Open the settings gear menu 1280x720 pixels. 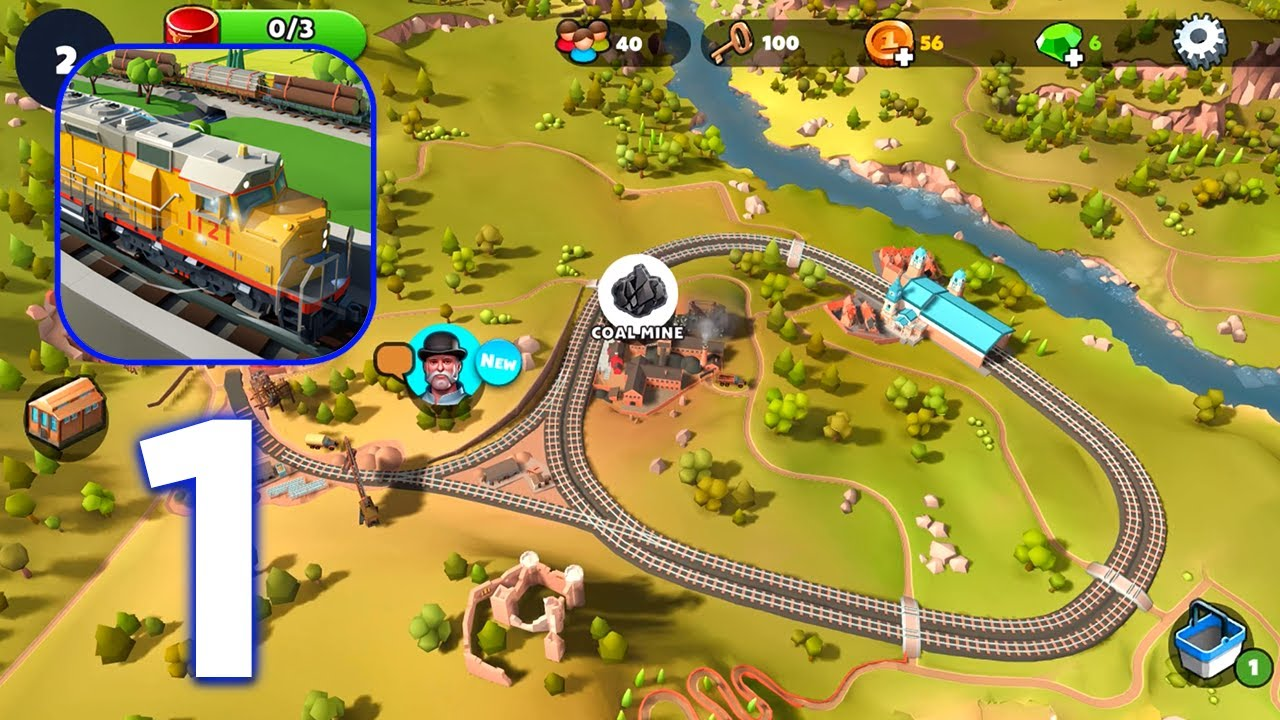coord(1198,42)
